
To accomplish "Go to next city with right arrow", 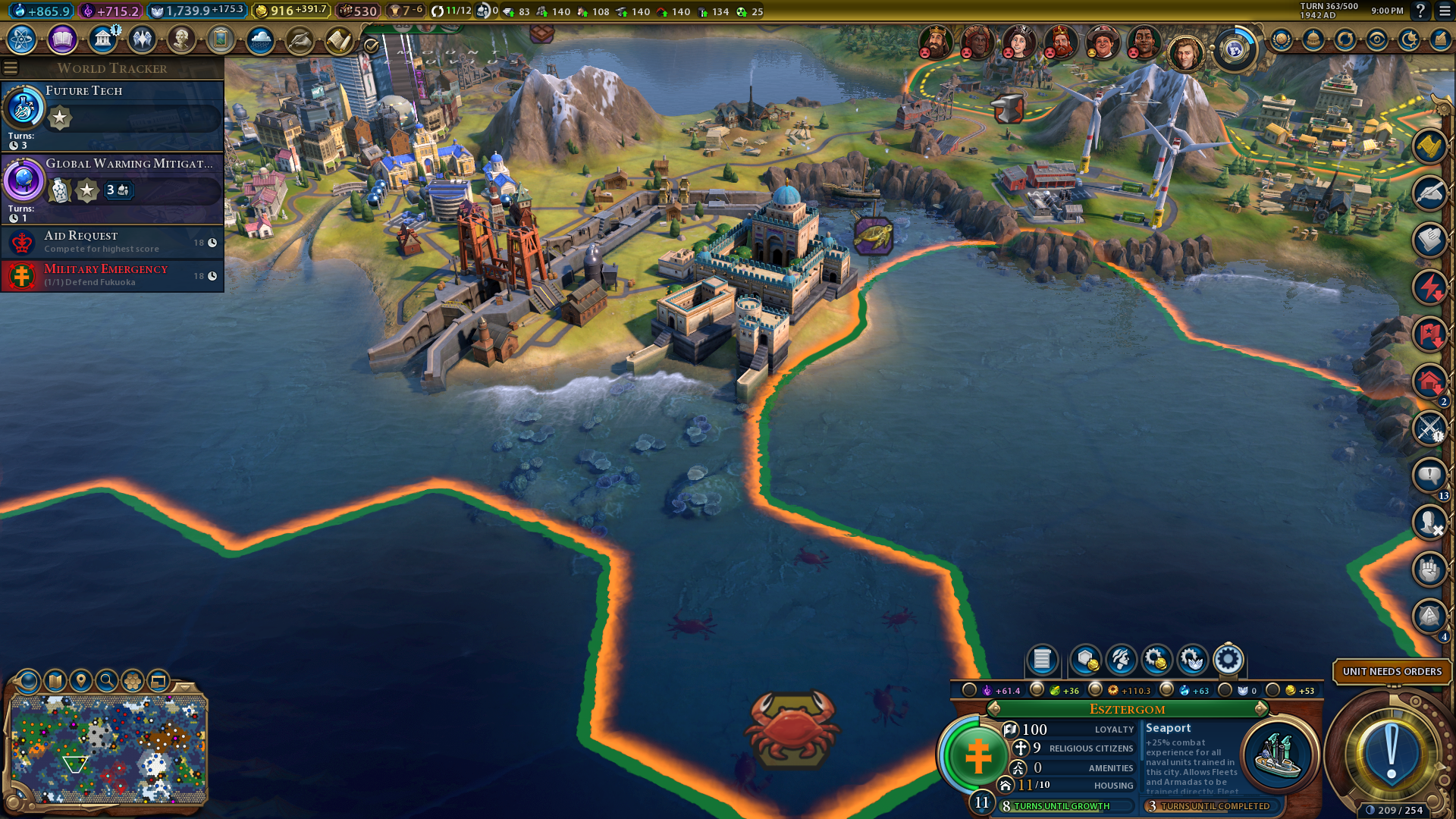I will click(1260, 709).
